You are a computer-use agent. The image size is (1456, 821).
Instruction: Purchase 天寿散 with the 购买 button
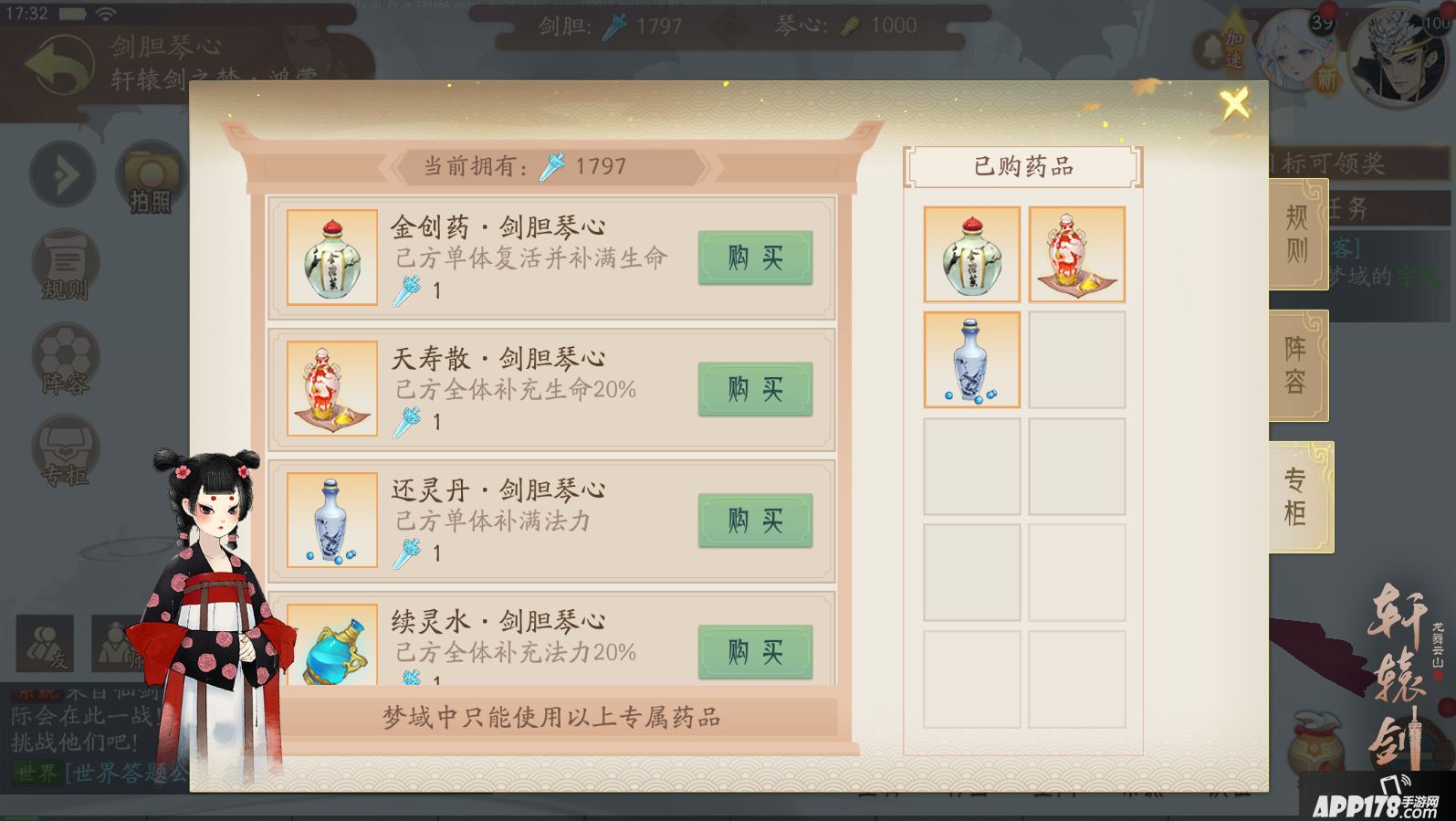[x=754, y=390]
